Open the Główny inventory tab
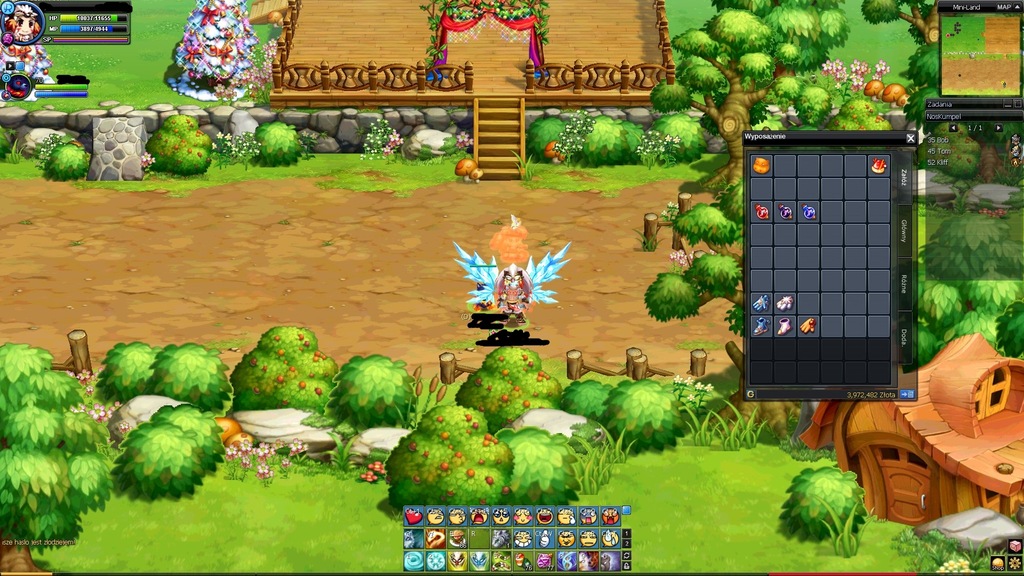 coord(904,232)
